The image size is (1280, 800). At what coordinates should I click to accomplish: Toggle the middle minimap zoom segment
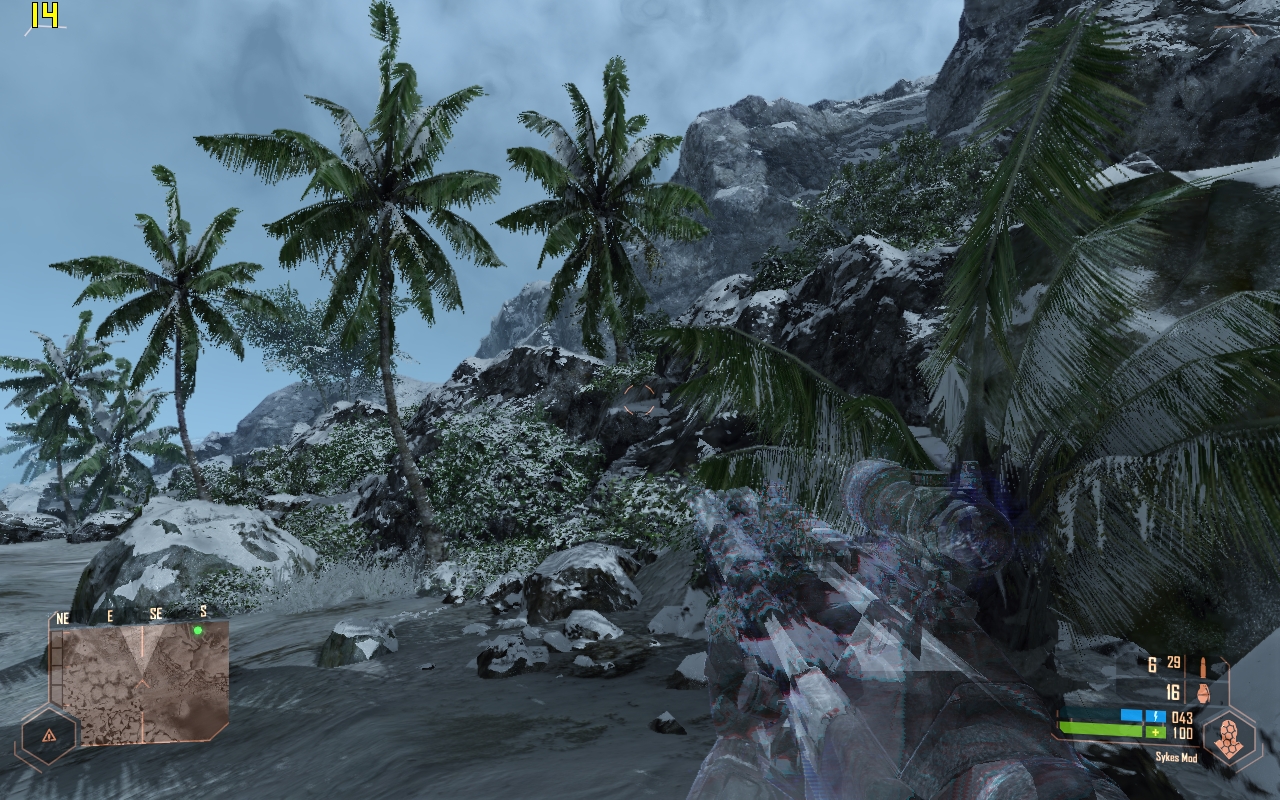pos(56,667)
